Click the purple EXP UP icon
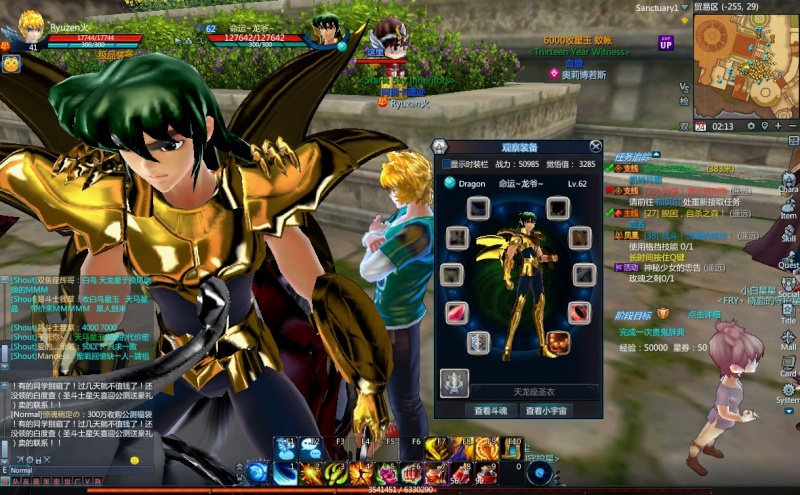This screenshot has height=495, width=800. pos(666,42)
